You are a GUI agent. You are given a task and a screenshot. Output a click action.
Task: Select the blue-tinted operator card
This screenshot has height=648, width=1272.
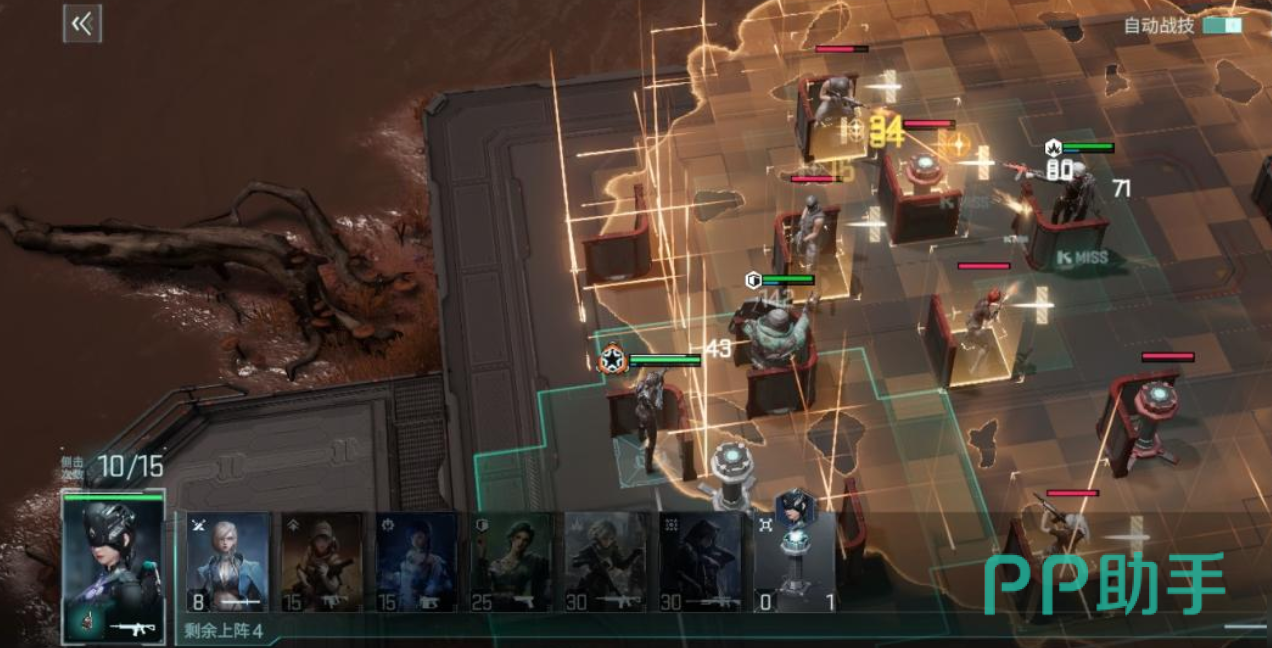416,562
